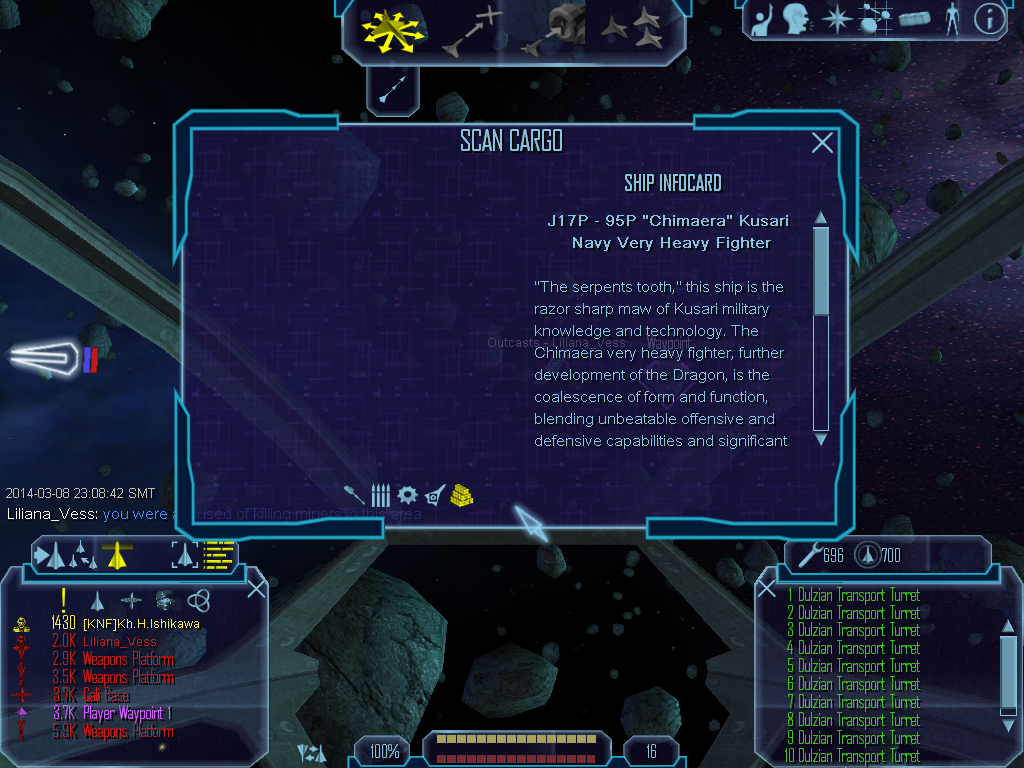This screenshot has height=768, width=1024.
Task: Close the Scan Cargo window
Action: click(822, 143)
